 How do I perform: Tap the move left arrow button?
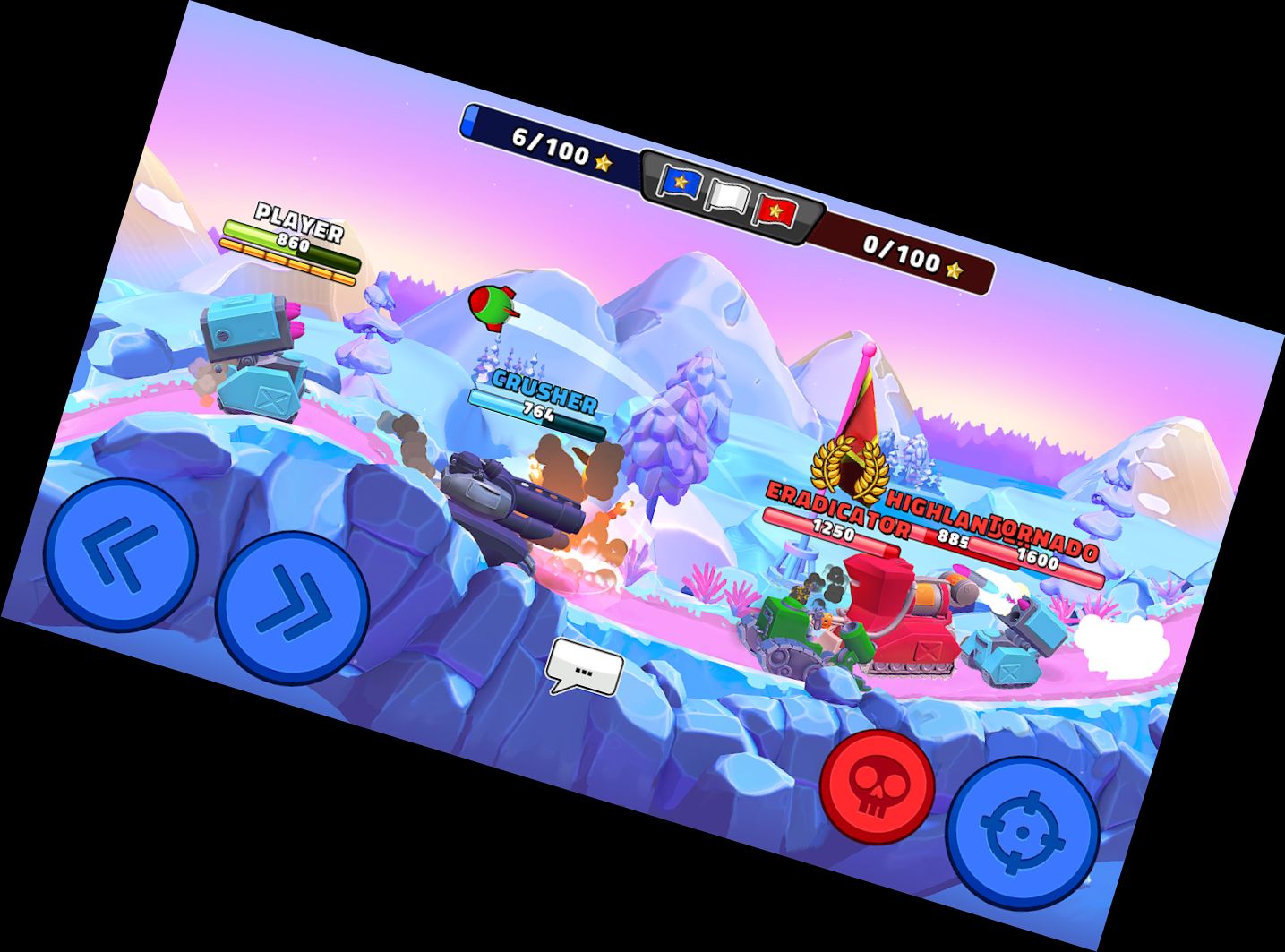[120, 554]
